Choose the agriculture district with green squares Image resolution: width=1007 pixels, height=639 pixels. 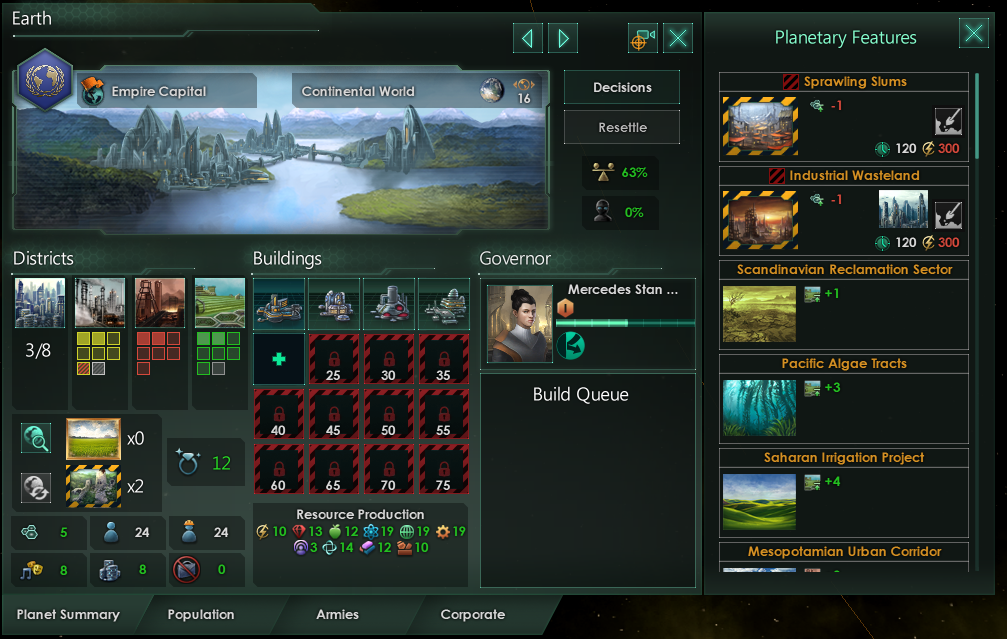(x=219, y=303)
